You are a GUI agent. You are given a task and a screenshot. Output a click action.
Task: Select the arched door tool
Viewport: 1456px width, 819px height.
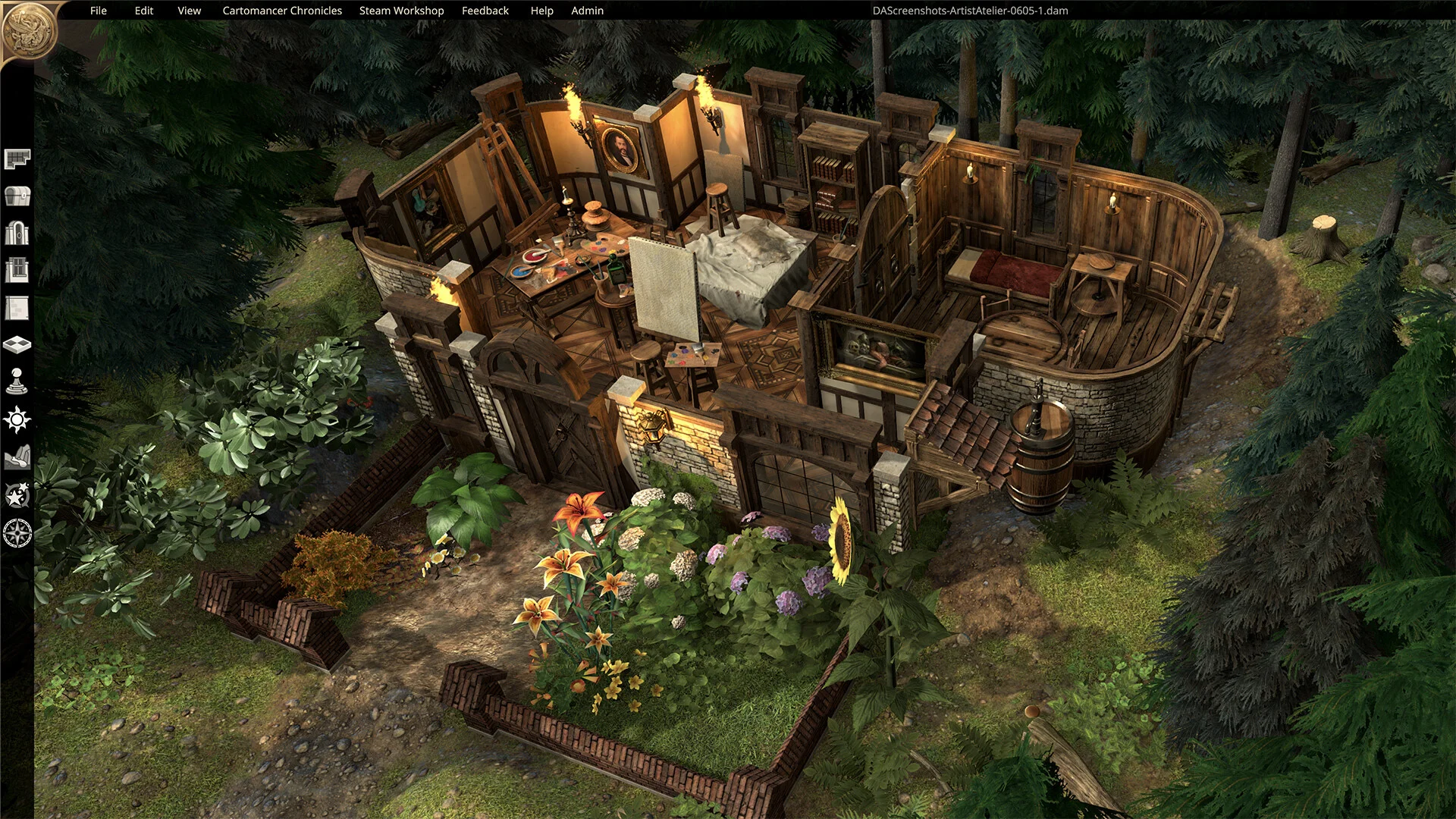pyautogui.click(x=17, y=233)
